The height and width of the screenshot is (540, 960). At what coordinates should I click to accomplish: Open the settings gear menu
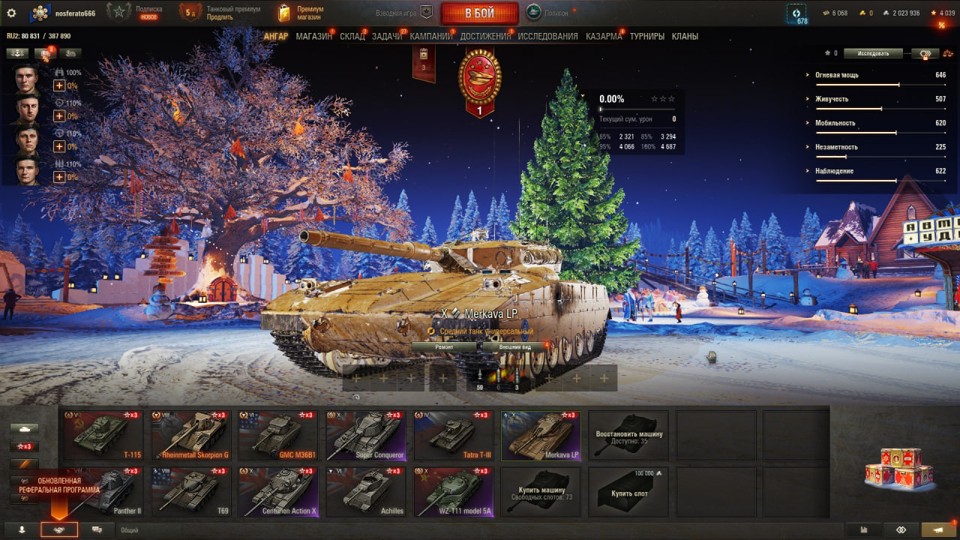12,13
